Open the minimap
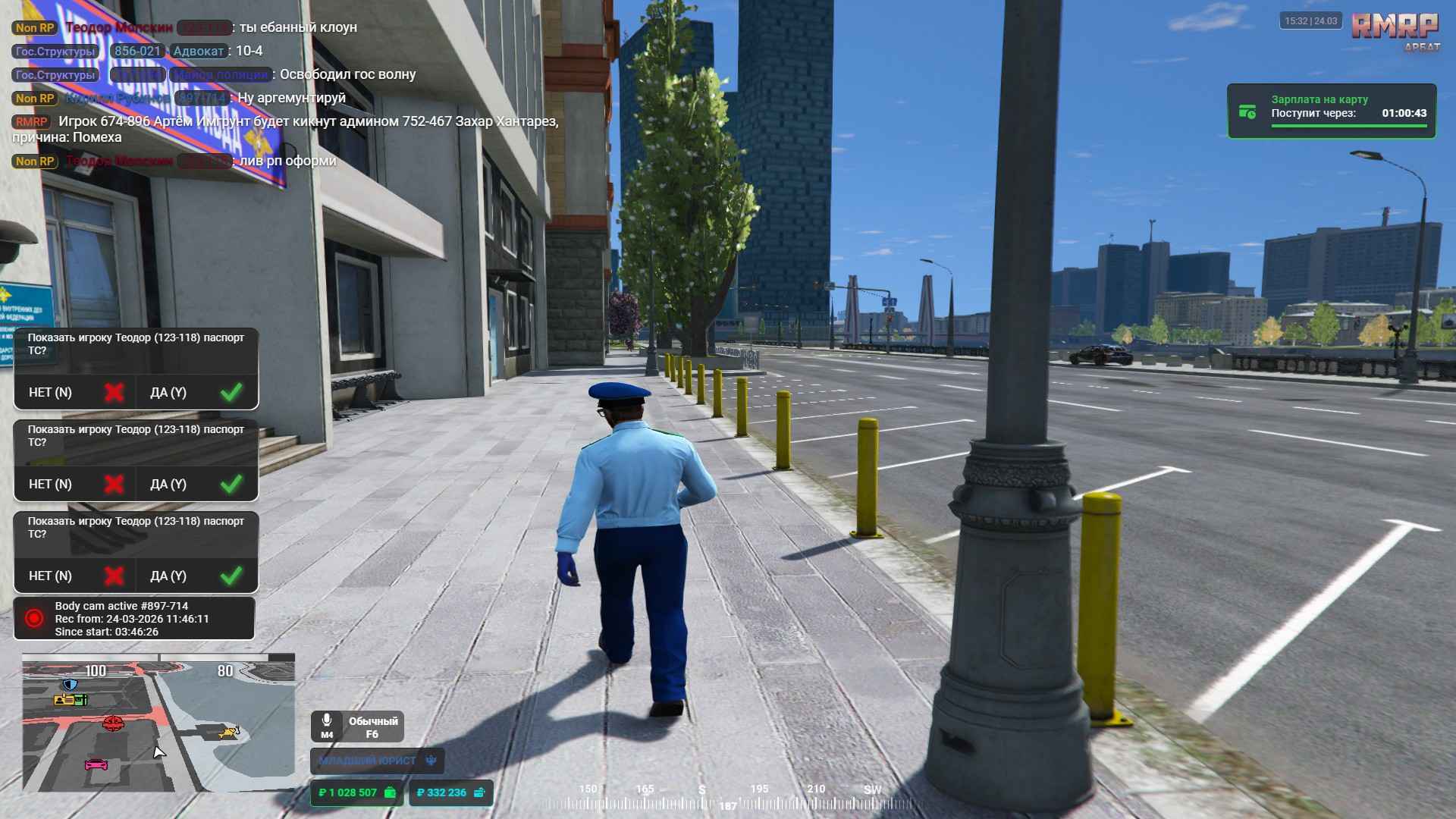1456x819 pixels. [158, 724]
